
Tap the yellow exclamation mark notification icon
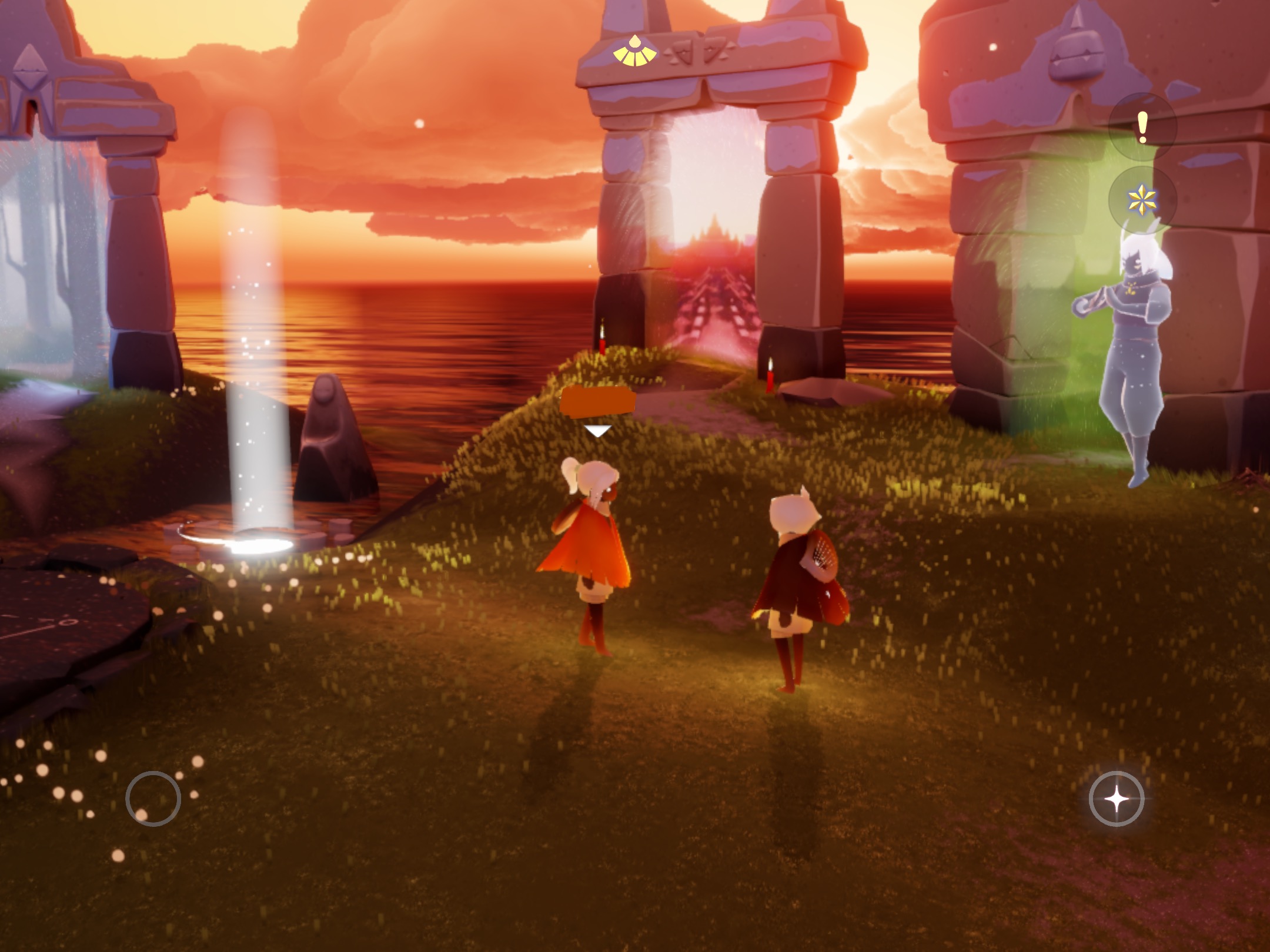[x=1142, y=128]
